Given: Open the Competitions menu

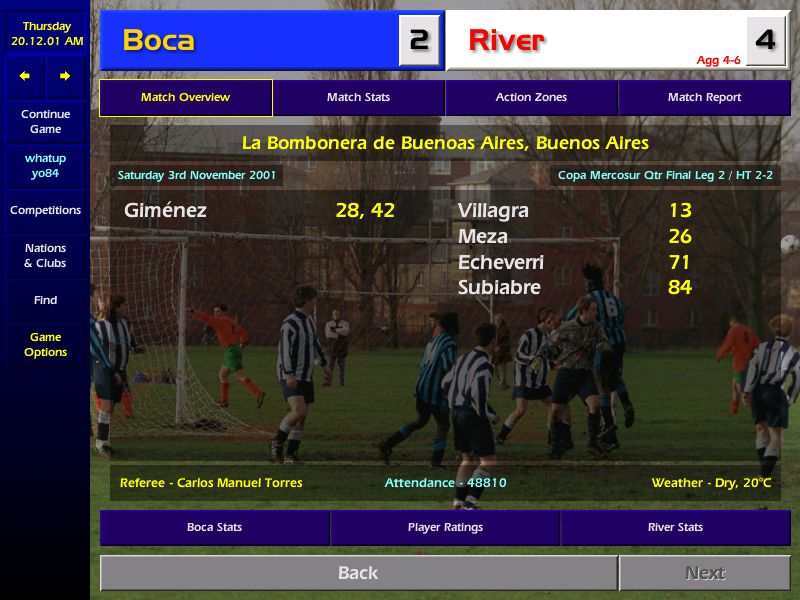Looking at the screenshot, I should 45,211.
